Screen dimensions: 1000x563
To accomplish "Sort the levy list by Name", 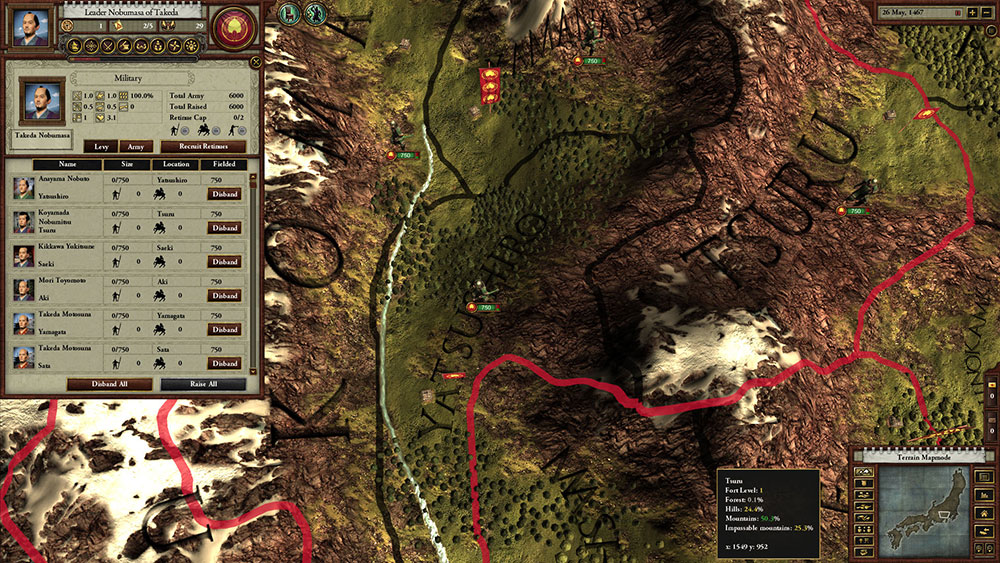I will (67, 165).
